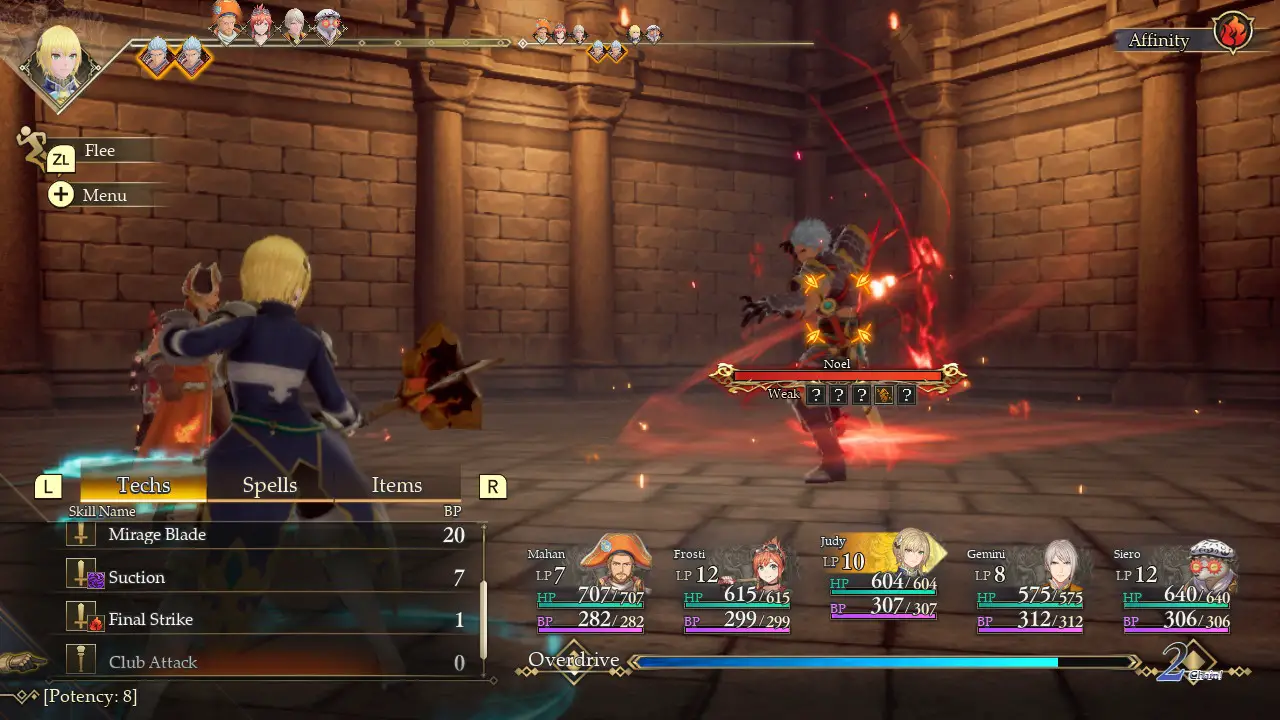The image size is (1280, 720).
Task: Use the Final Strike tech
Action: coord(260,620)
